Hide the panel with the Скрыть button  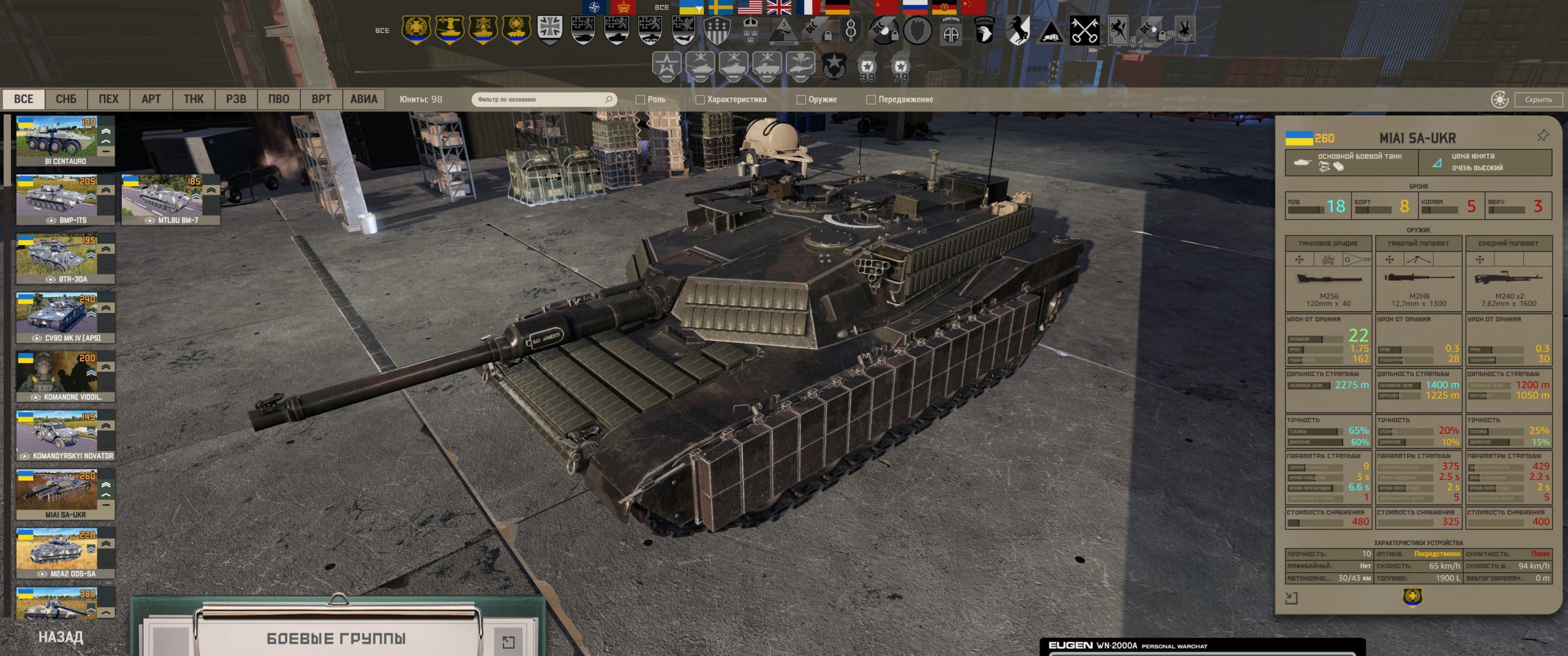click(x=1538, y=99)
